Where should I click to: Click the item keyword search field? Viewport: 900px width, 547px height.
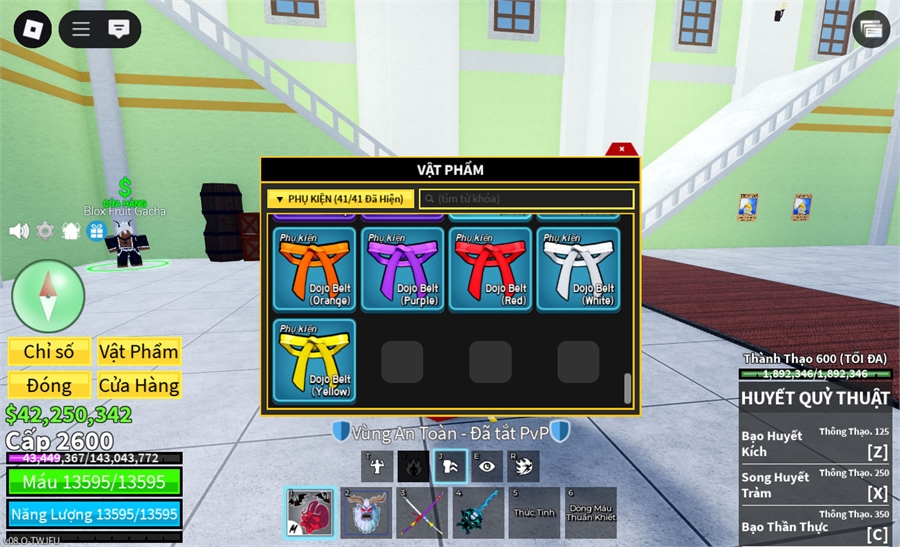tap(526, 199)
